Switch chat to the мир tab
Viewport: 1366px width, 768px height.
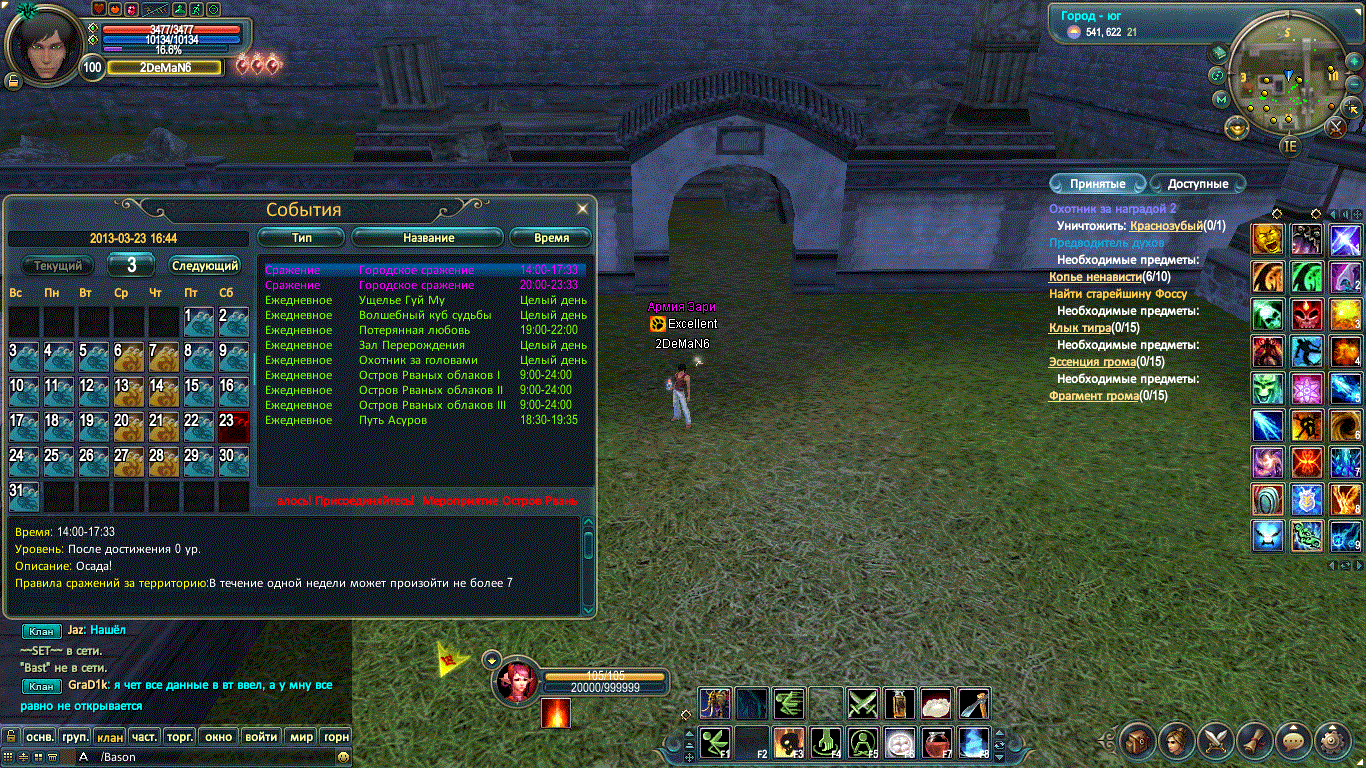(301, 737)
